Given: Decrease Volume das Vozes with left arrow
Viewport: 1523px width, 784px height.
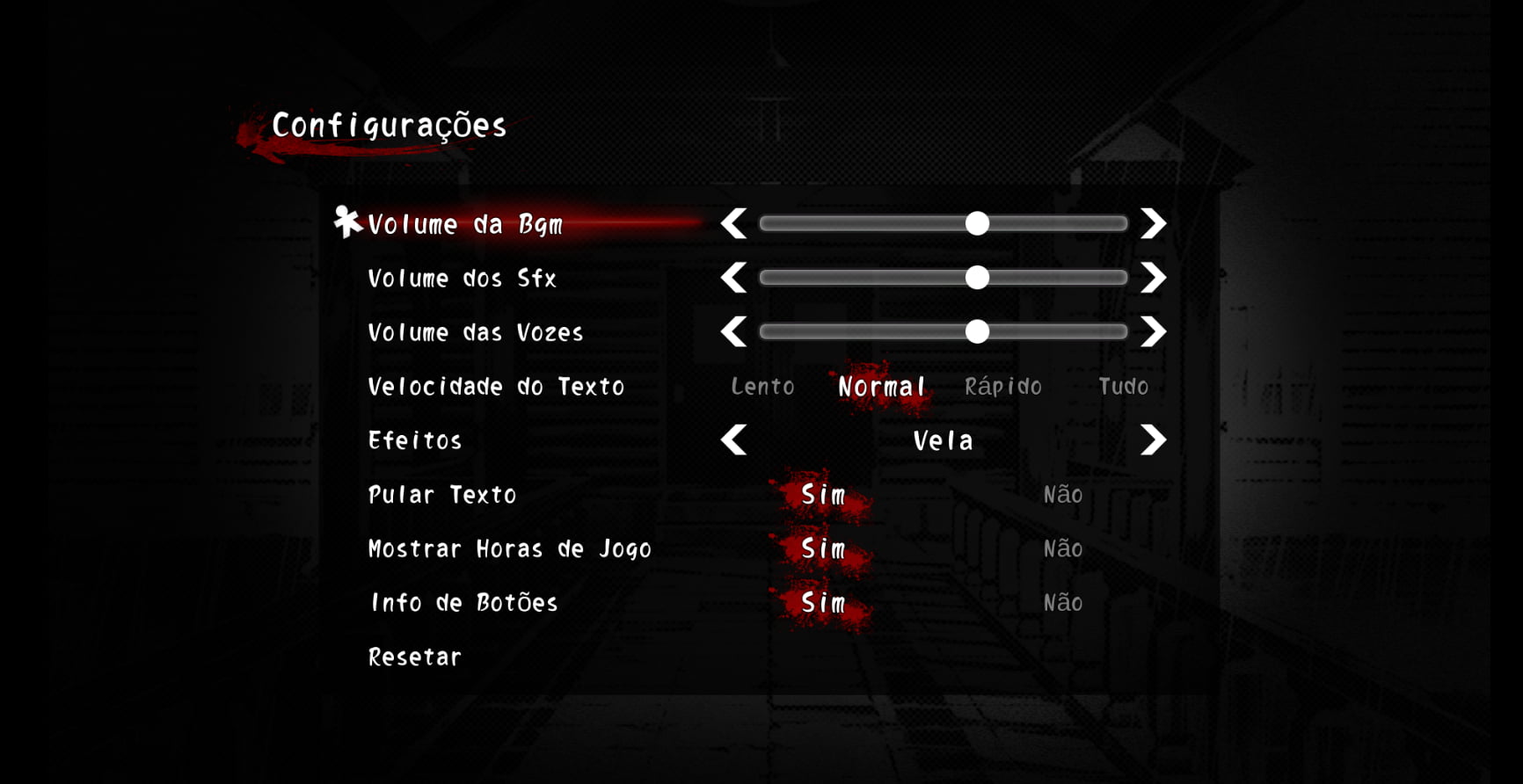Looking at the screenshot, I should (x=735, y=332).
